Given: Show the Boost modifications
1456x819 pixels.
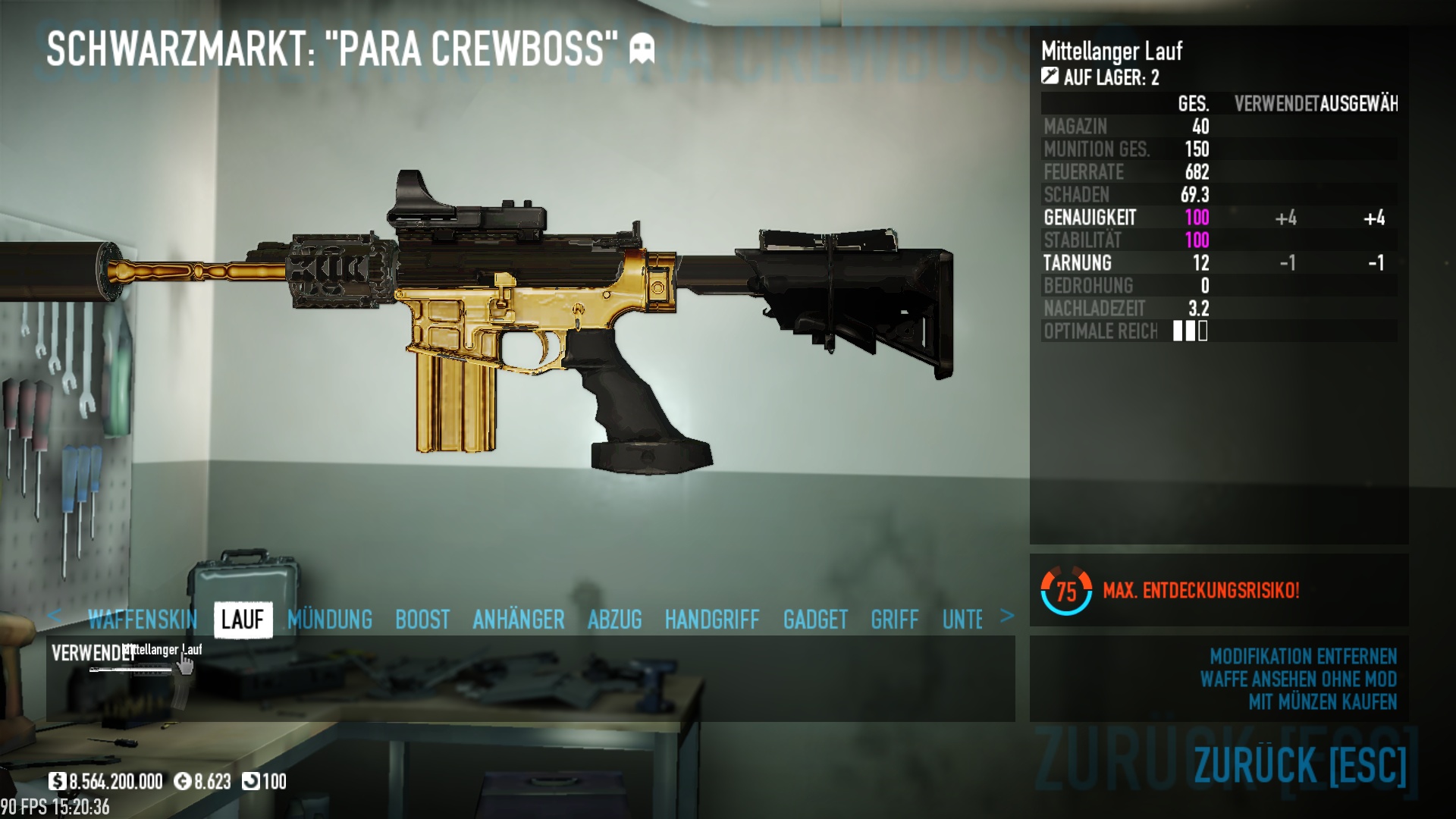Looking at the screenshot, I should (422, 620).
